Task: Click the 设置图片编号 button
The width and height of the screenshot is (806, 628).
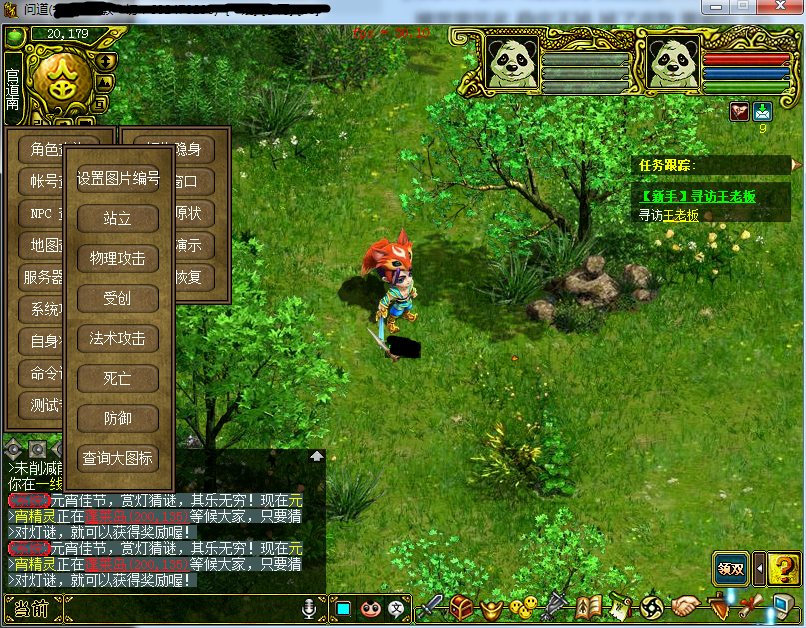Action: point(118,178)
